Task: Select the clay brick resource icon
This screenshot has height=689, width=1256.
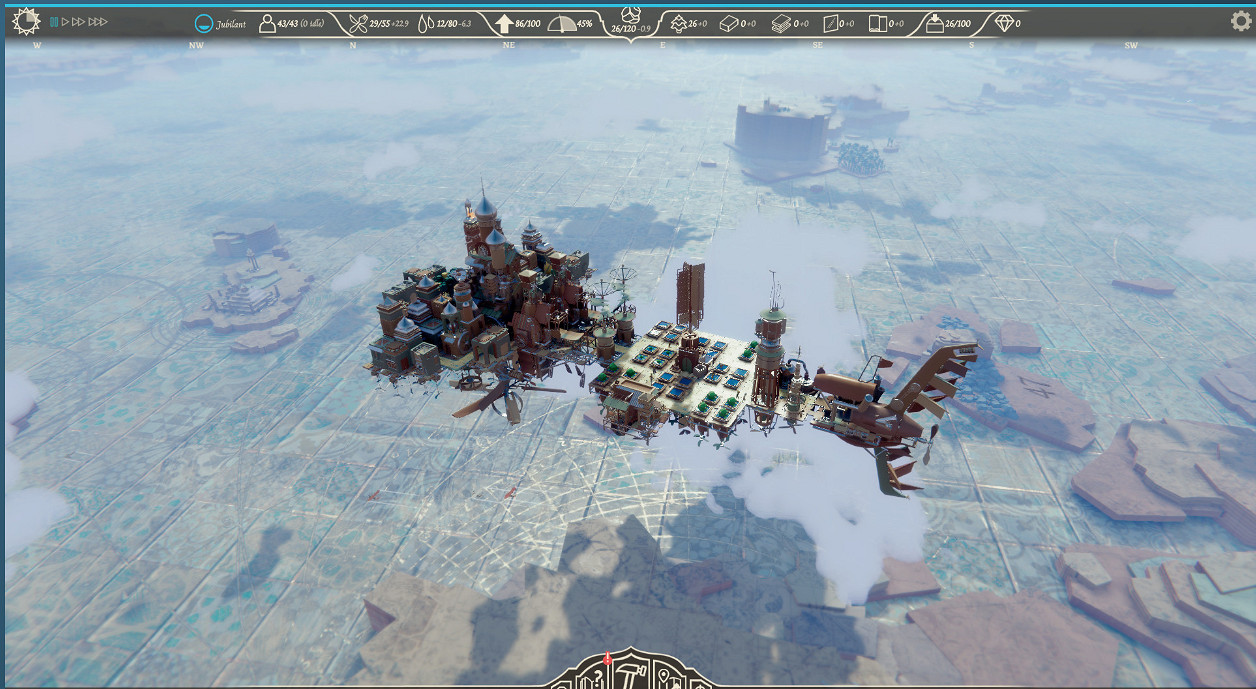Action: pyautogui.click(x=730, y=23)
